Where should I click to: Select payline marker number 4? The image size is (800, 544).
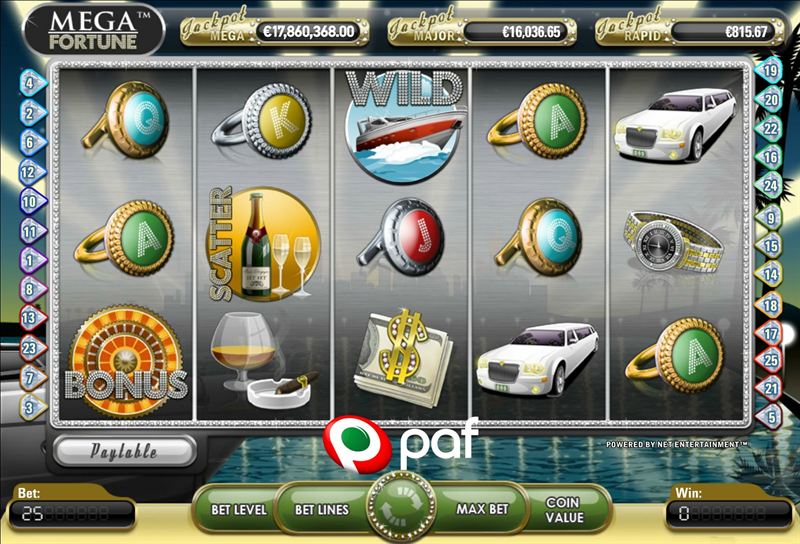tap(28, 83)
